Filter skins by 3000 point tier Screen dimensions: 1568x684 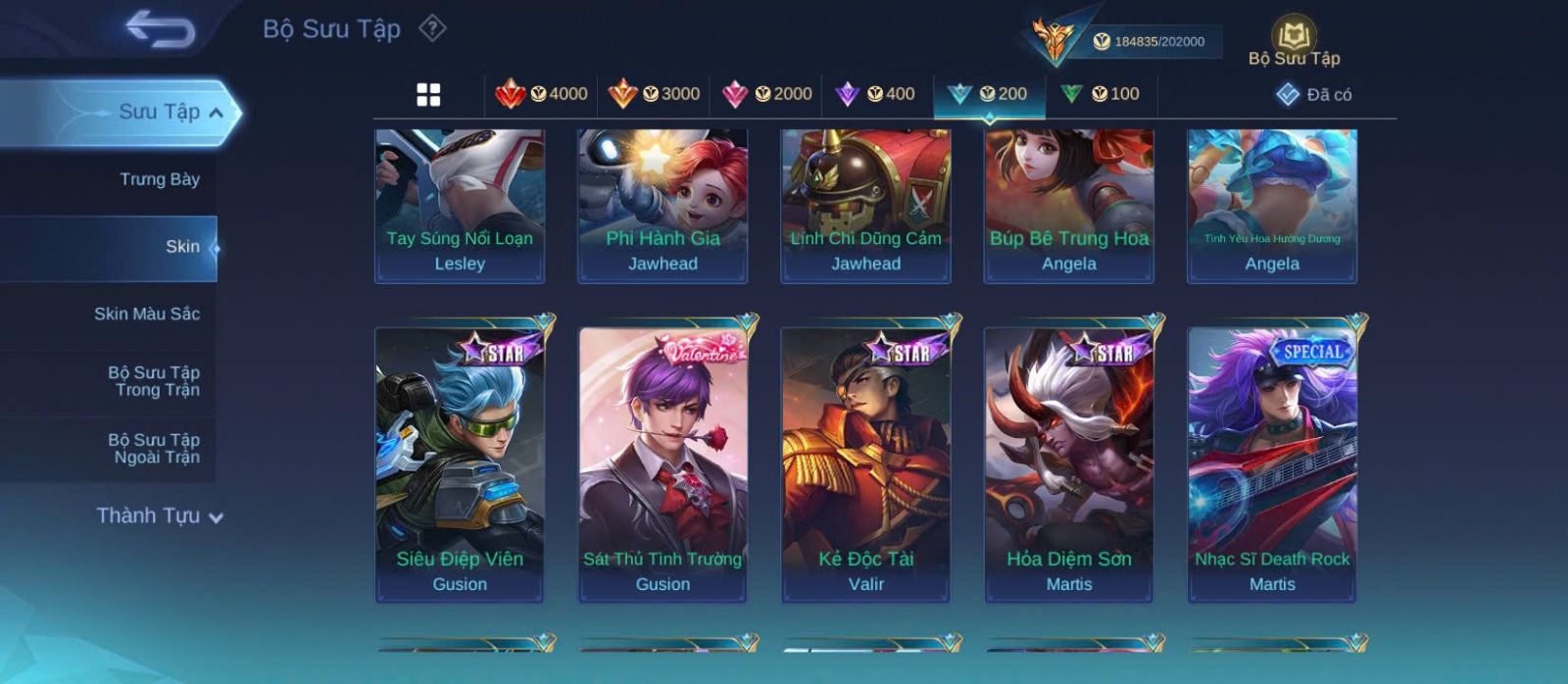(x=654, y=94)
